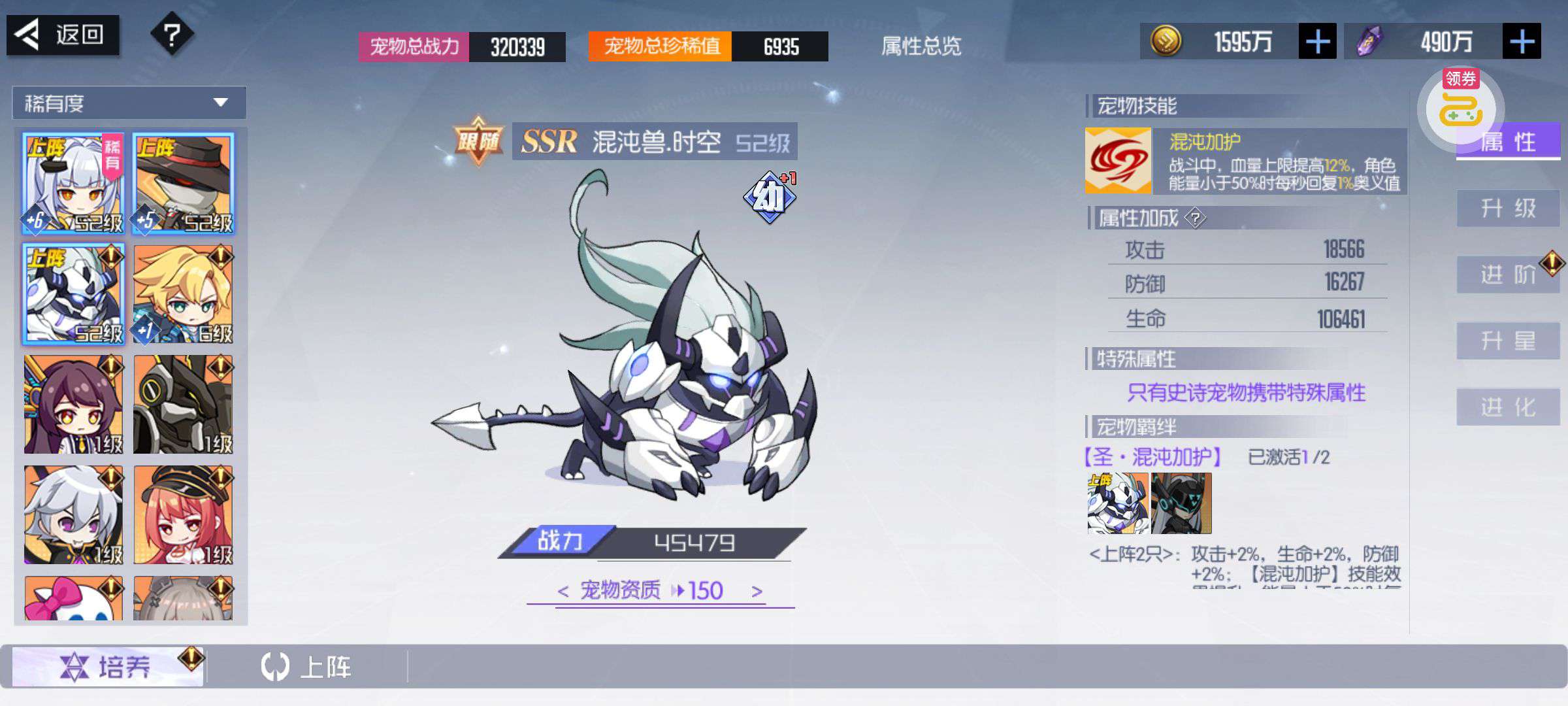Open the 升星 star-up tab
The height and width of the screenshot is (706, 1568).
[x=1508, y=341]
